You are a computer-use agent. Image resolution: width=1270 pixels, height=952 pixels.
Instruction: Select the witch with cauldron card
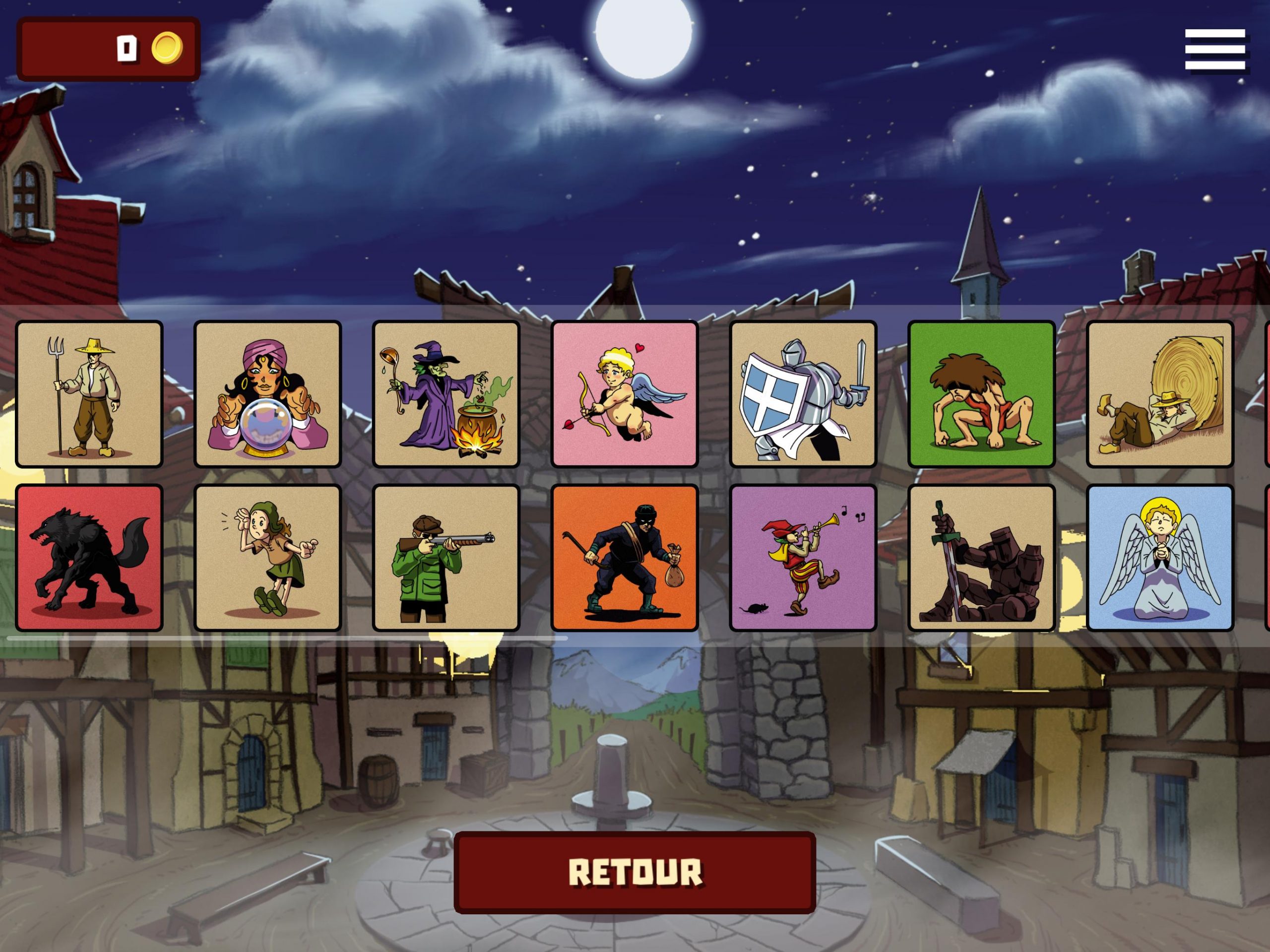point(446,394)
